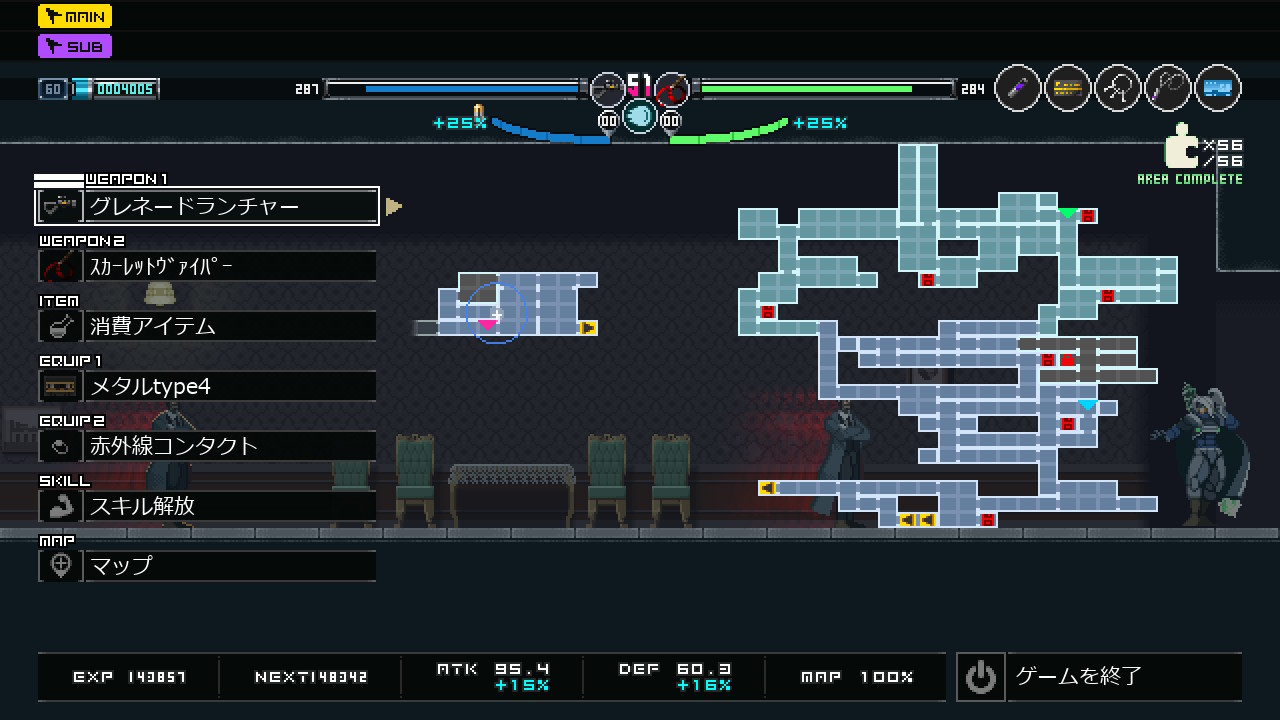
Task: Click the cyan triangle marker on the map
Action: point(1087,405)
